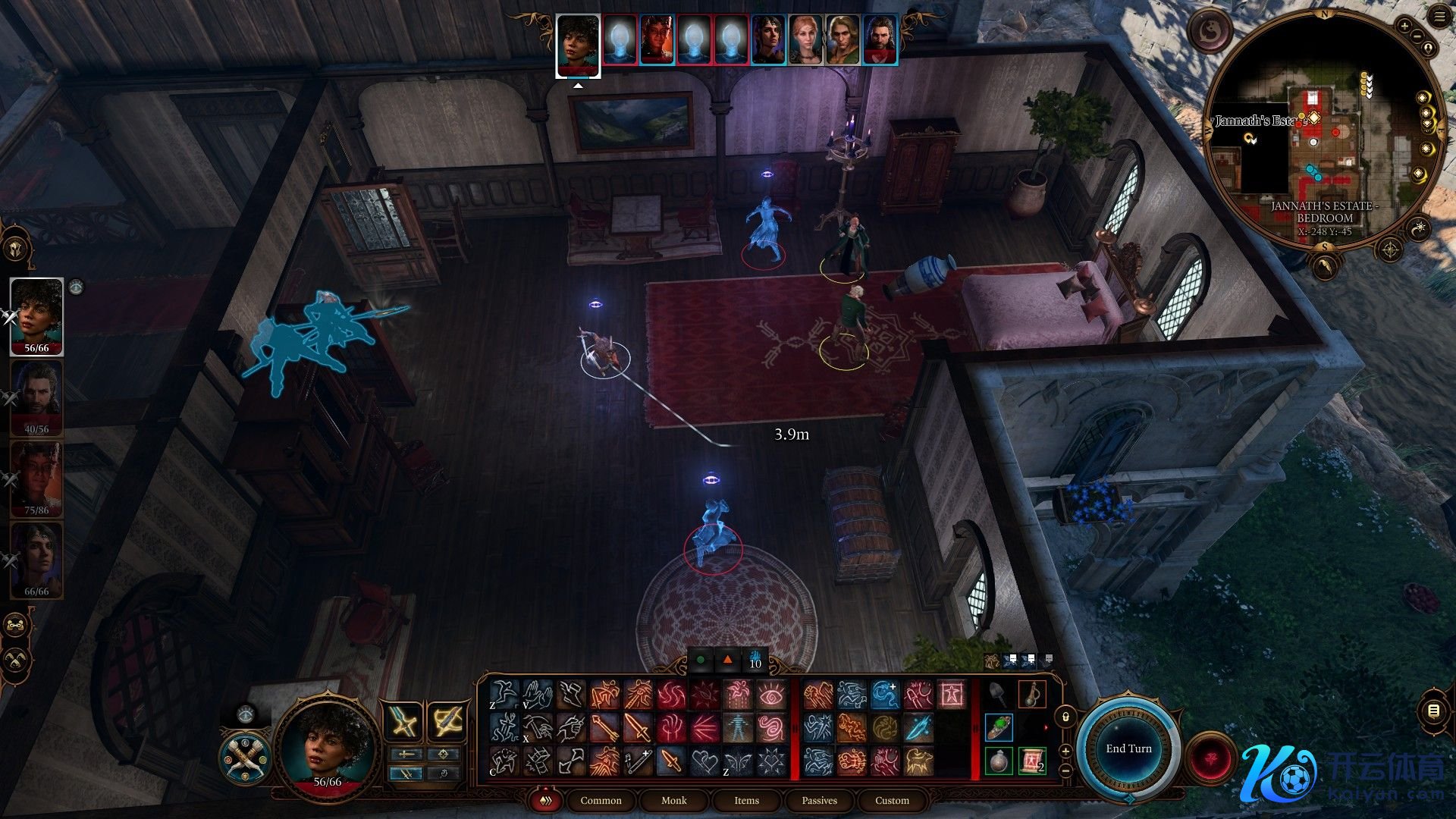Click the minimap showing Jannath's Estate
This screenshot has height=819, width=1456.
(x=1323, y=129)
